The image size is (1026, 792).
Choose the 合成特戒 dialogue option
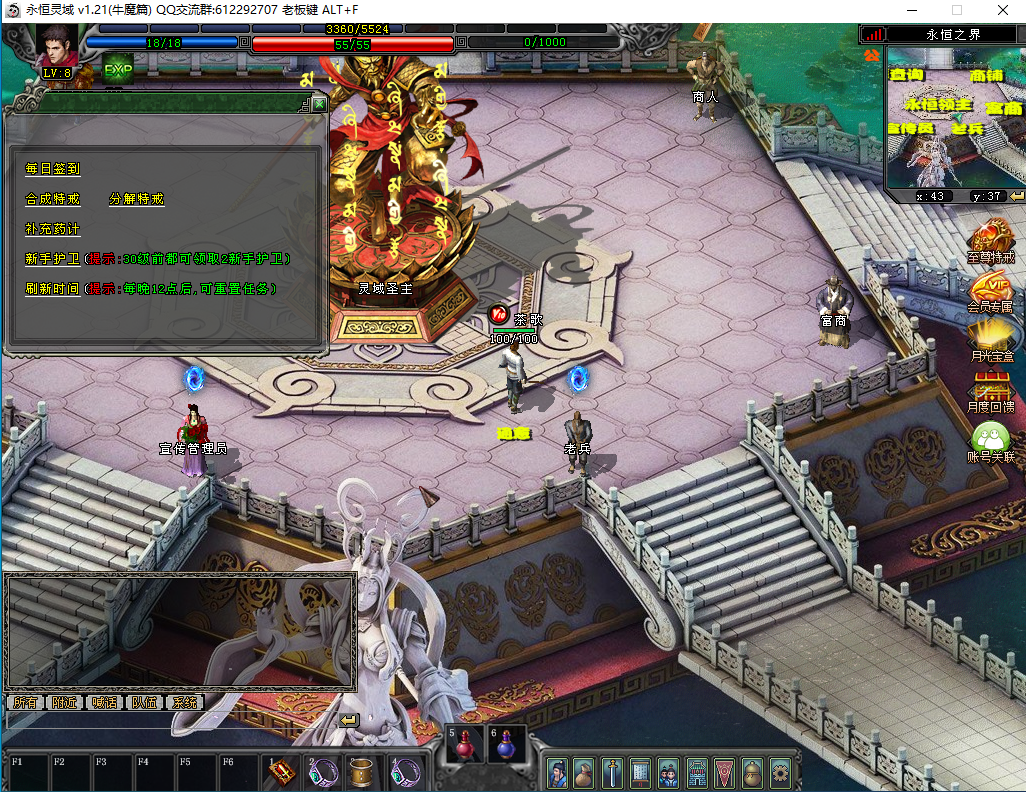coord(52,199)
